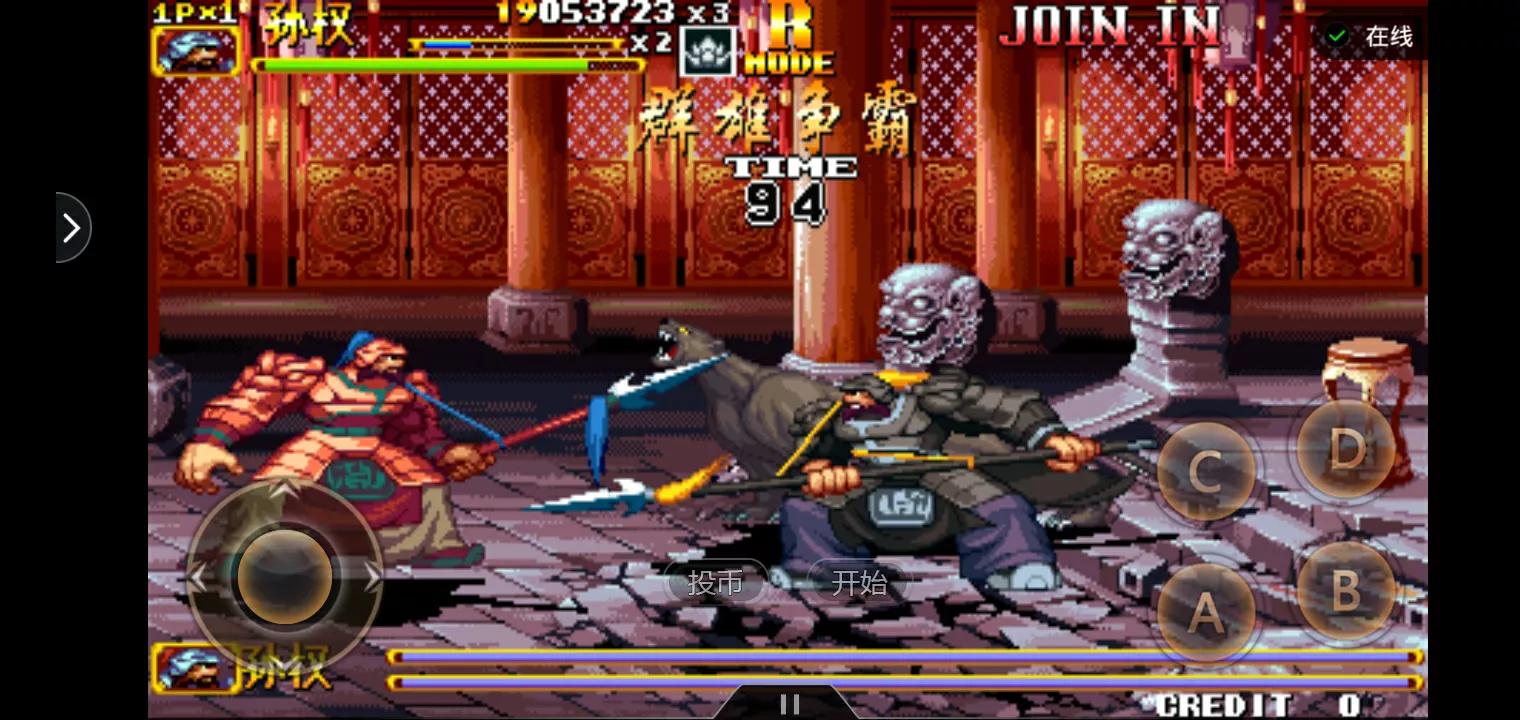The height and width of the screenshot is (720, 1520).
Task: Tap the center of the virtual joystick
Action: 284,575
